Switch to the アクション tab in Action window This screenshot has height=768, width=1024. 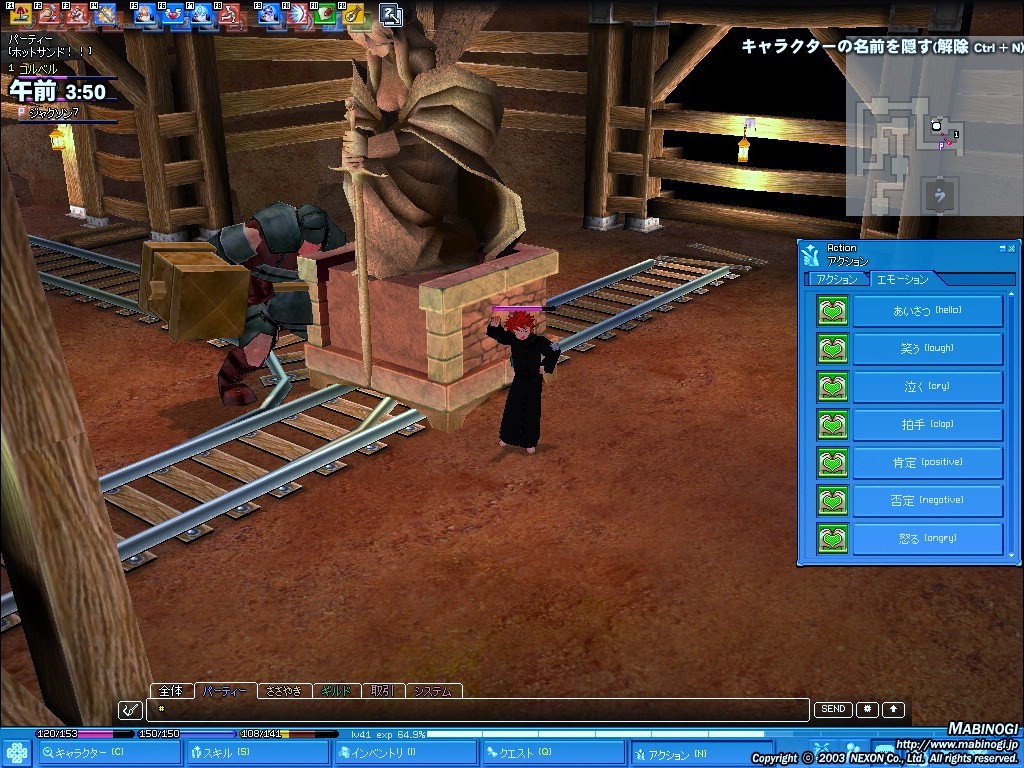[837, 280]
